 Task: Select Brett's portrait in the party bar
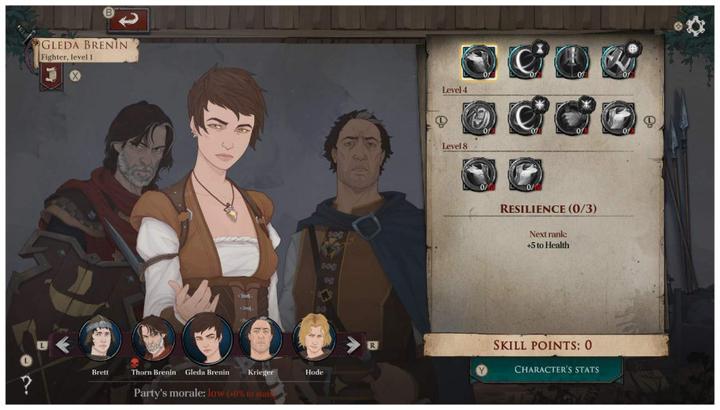tap(100, 339)
